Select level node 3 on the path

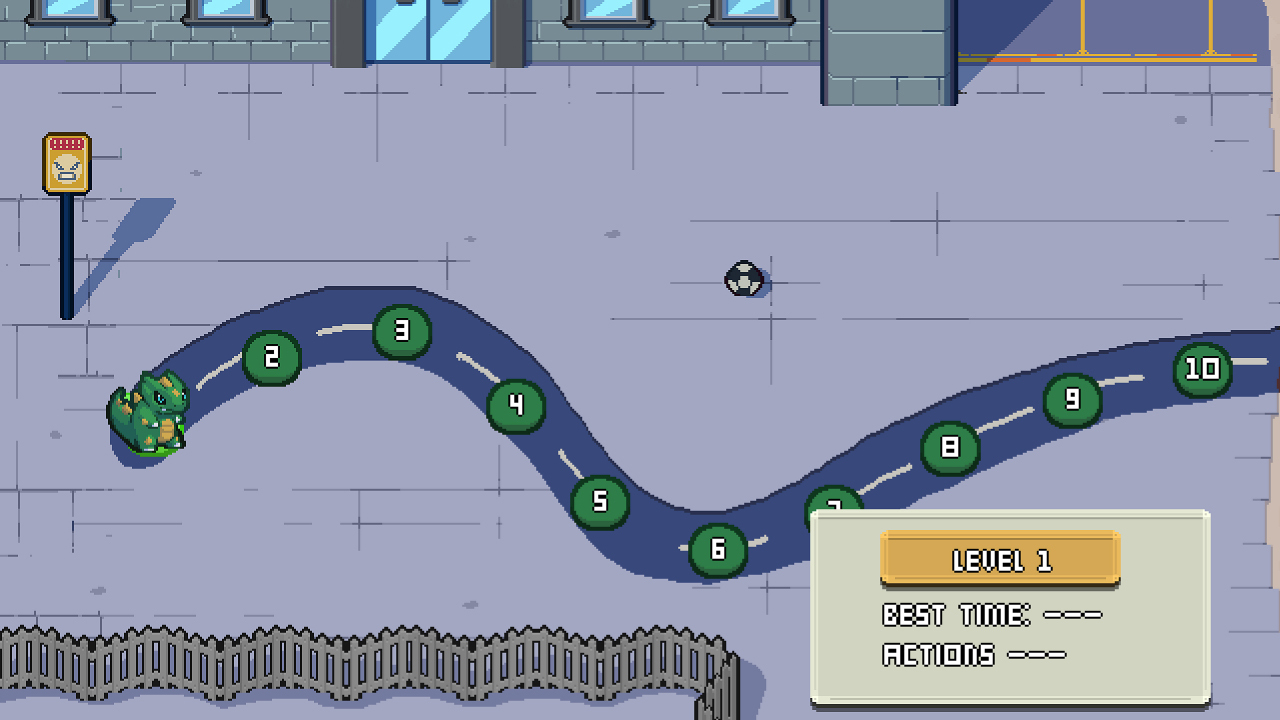401,330
